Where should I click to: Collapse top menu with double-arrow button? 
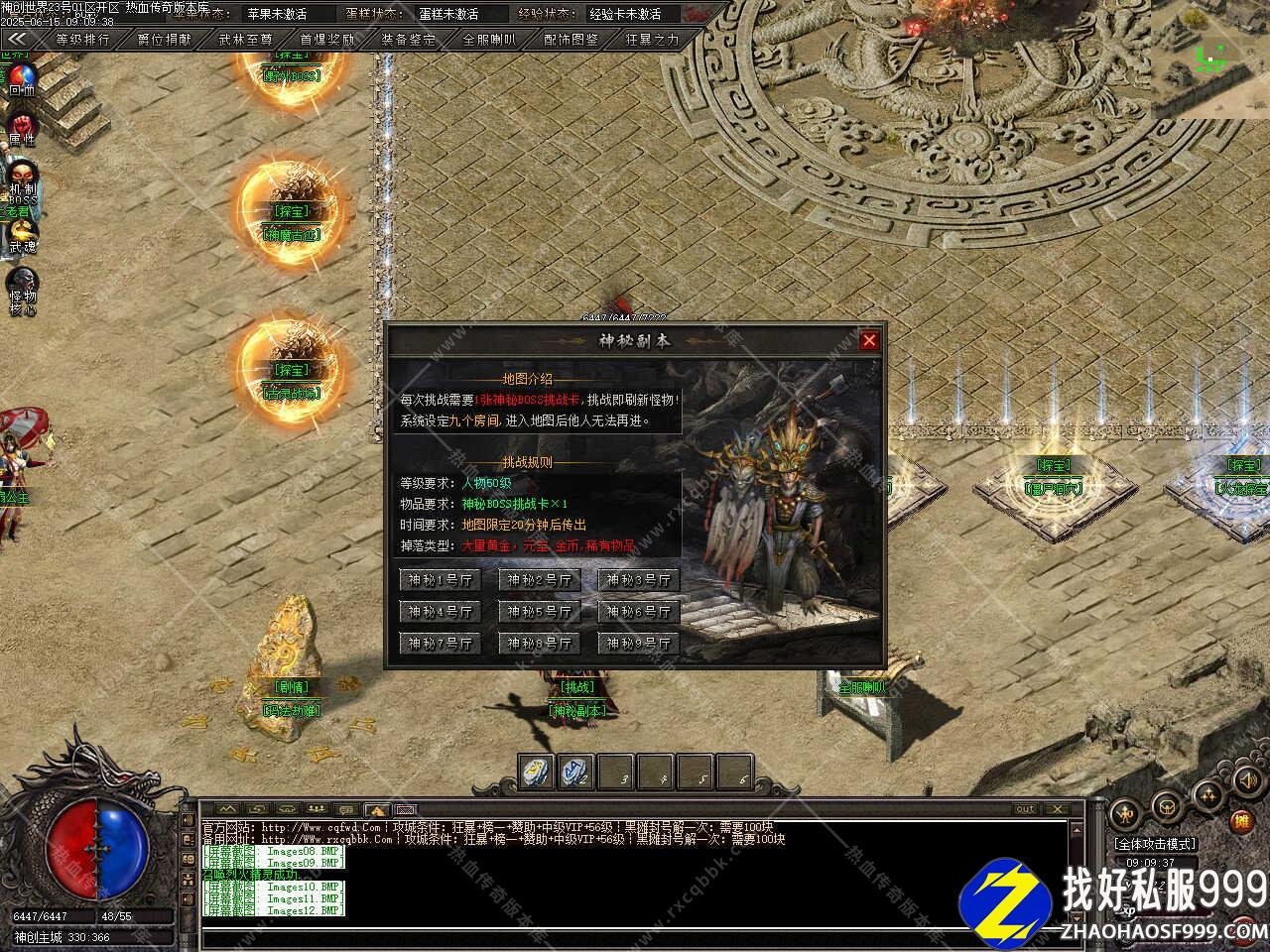coord(17,40)
